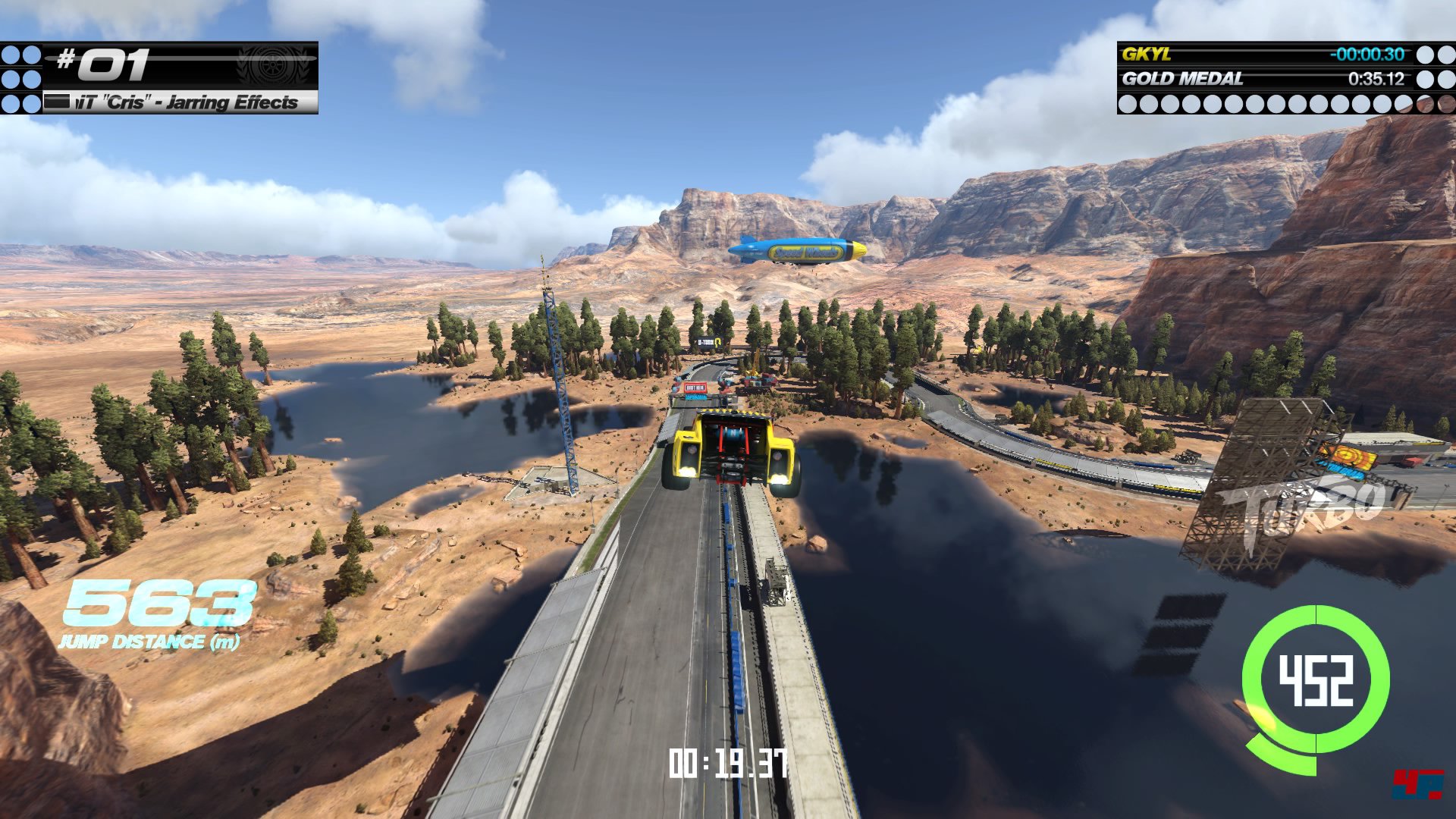Toggle a dot on the GKYL row indicator
This screenshot has width=1456, height=819.
pyautogui.click(x=1426, y=54)
